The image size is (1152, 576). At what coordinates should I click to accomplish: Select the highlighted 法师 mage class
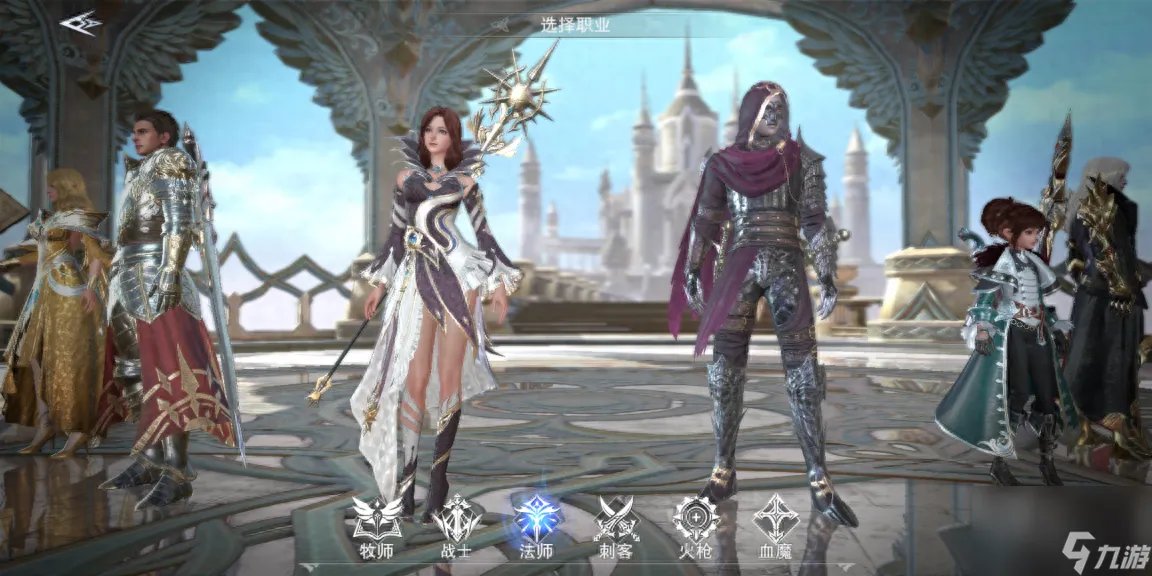click(x=537, y=520)
